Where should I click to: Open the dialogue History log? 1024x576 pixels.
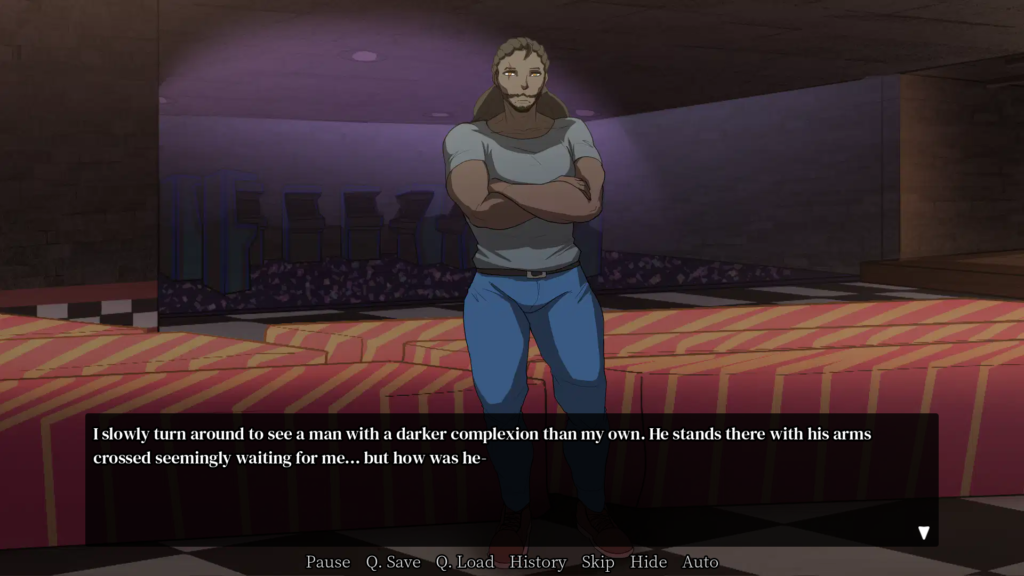tap(538, 562)
